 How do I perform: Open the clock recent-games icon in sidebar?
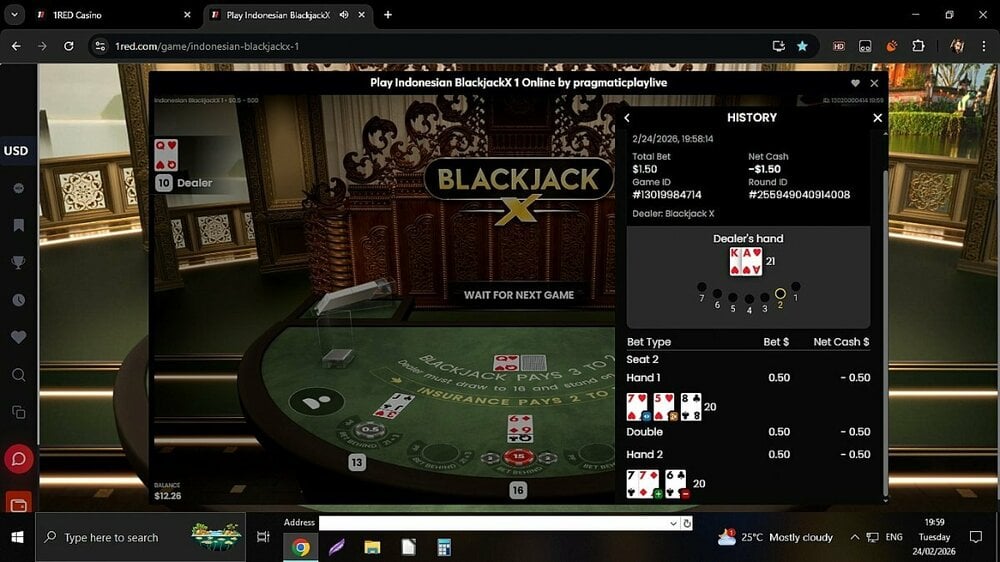(18, 300)
